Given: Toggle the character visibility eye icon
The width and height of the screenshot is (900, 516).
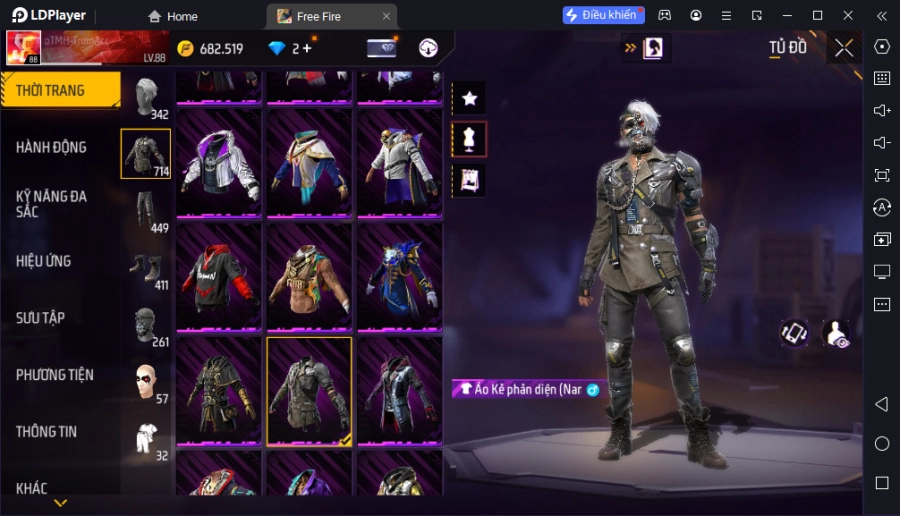Looking at the screenshot, I should coord(836,334).
